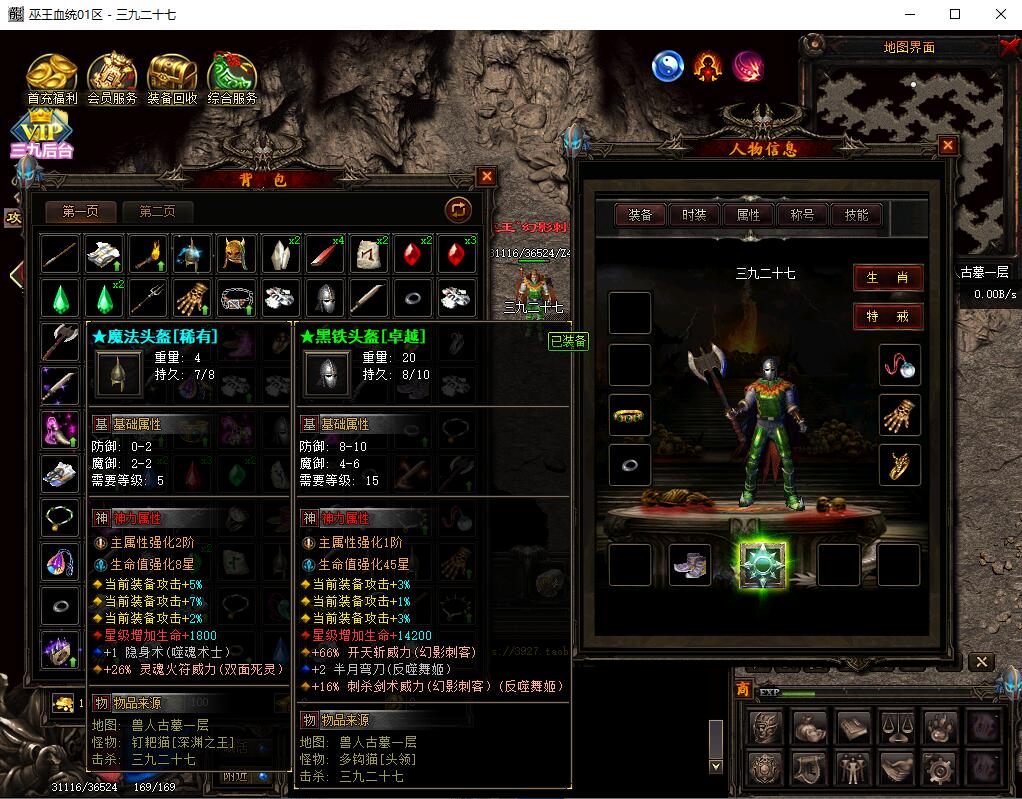Click the backpack sort refresh button

pos(458,209)
